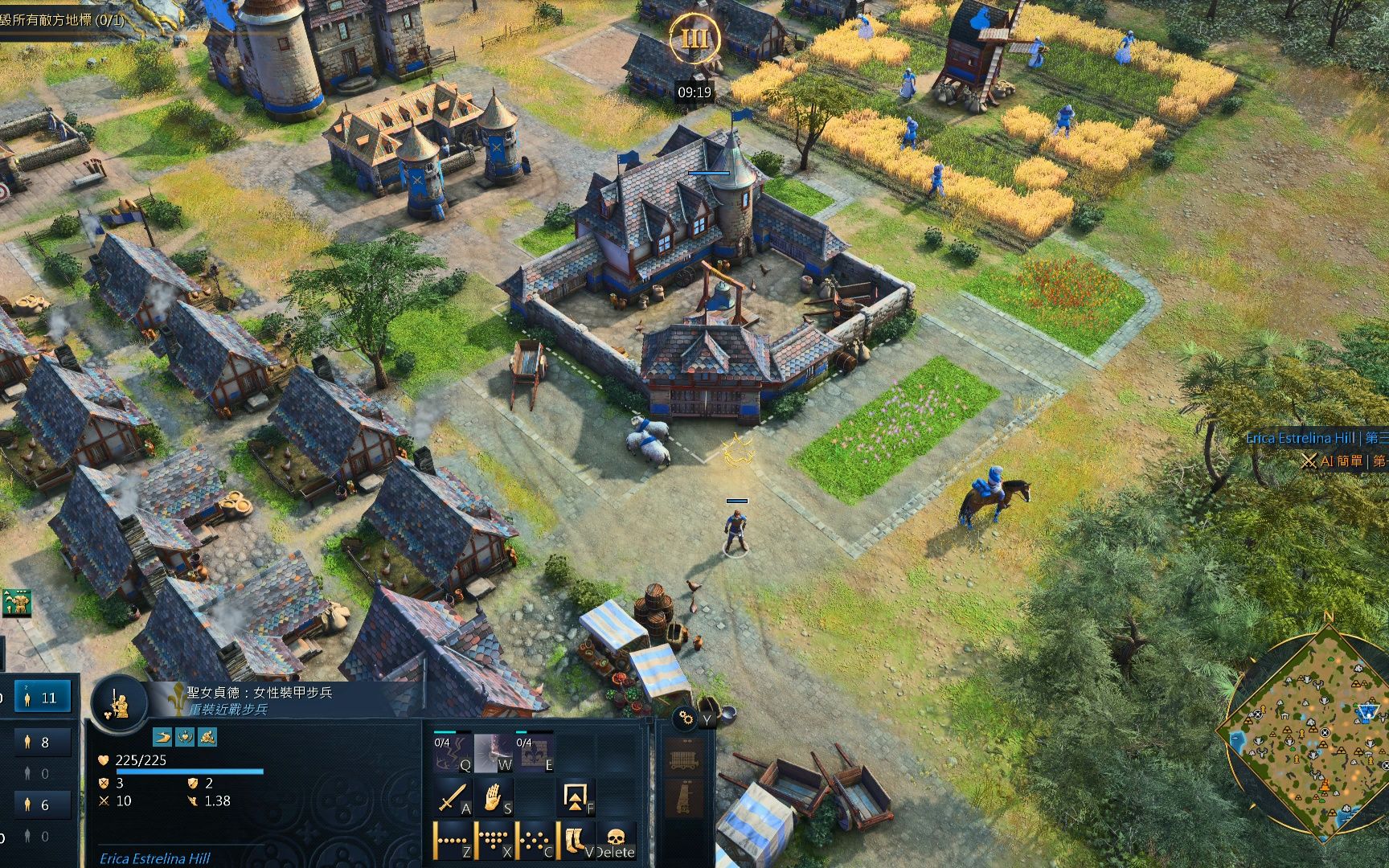Image resolution: width=1389 pixels, height=868 pixels.
Task: Select the control group with 6 units
Action: [x=36, y=804]
